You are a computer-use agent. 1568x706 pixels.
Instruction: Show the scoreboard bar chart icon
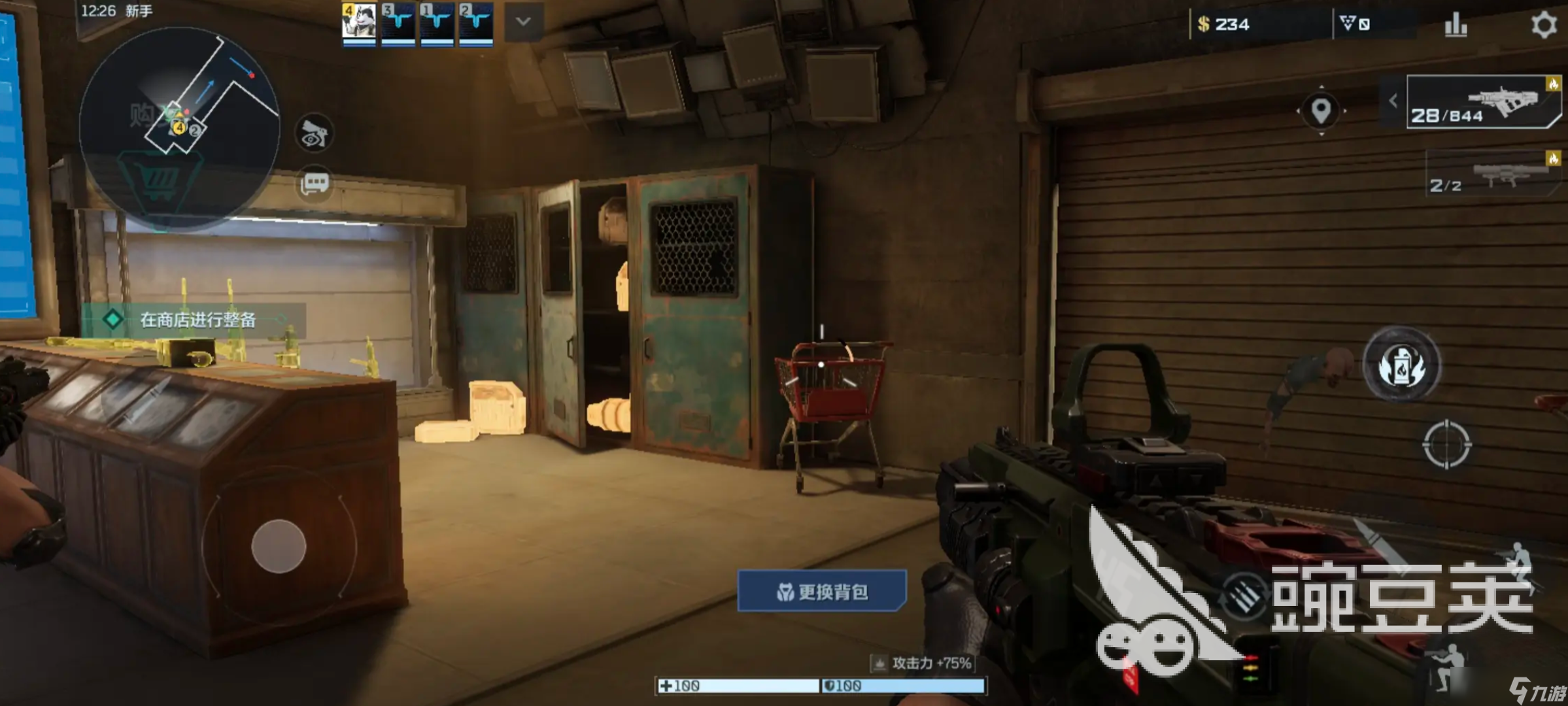click(1456, 25)
